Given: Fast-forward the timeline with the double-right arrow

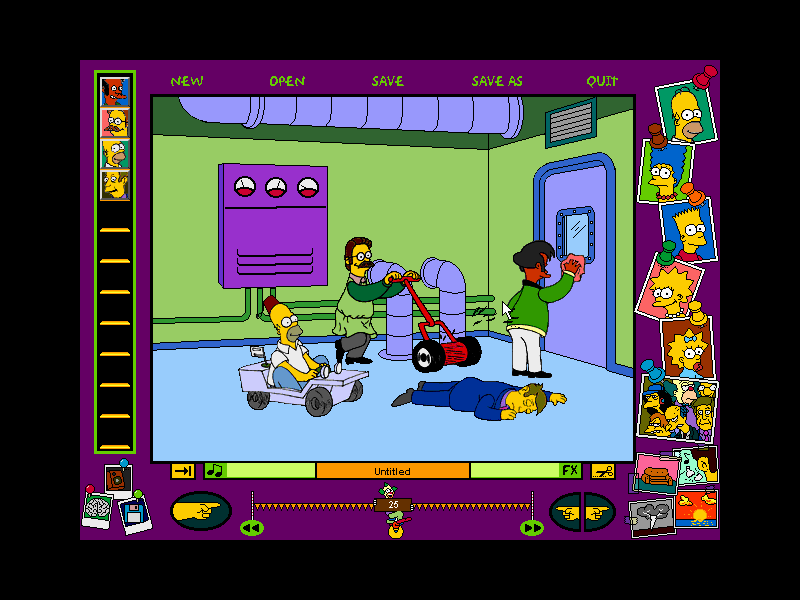Looking at the screenshot, I should point(532,527).
